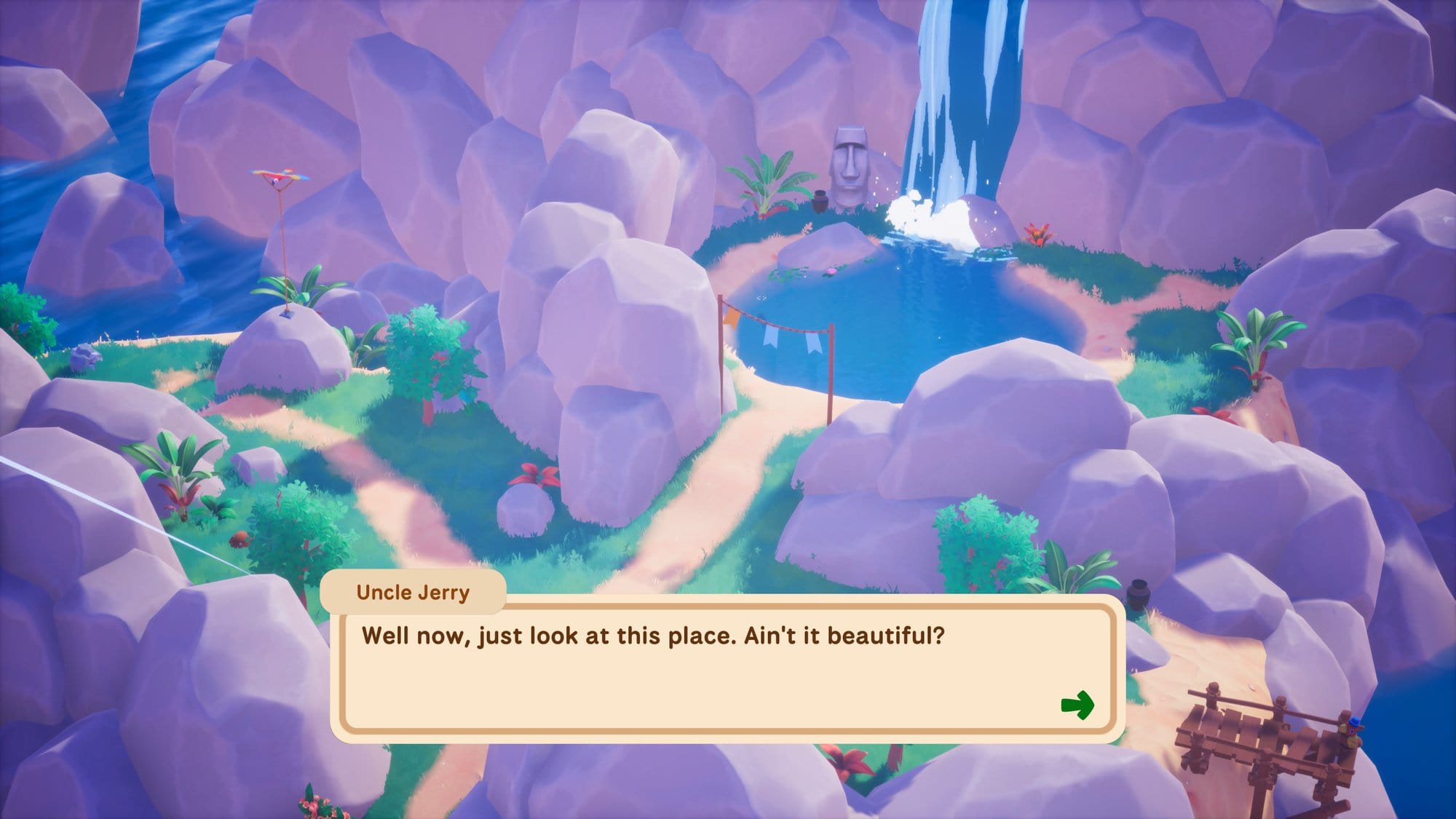
Task: Advance dialogue with the green arrow
Action: [1077, 704]
